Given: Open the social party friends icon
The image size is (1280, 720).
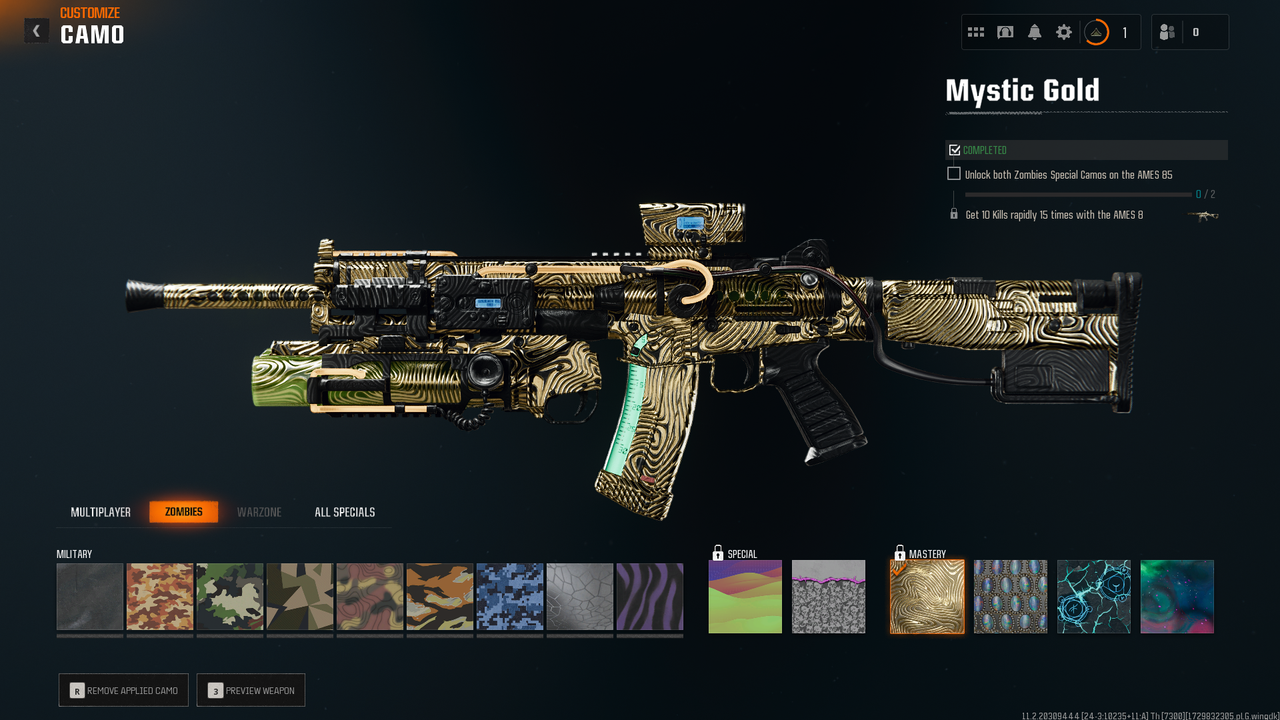Looking at the screenshot, I should coord(1167,32).
